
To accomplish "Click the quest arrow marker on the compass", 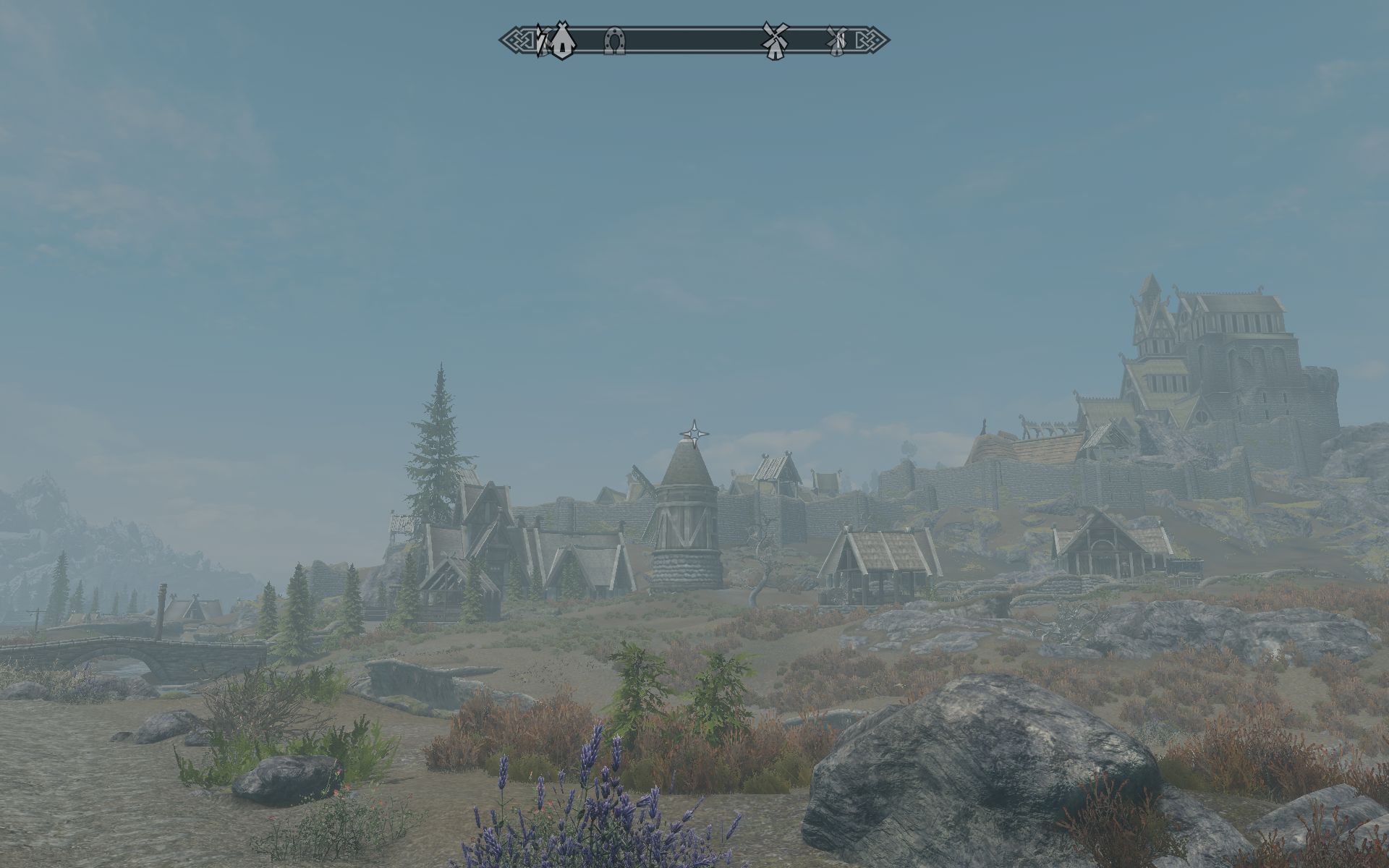I will [541, 40].
